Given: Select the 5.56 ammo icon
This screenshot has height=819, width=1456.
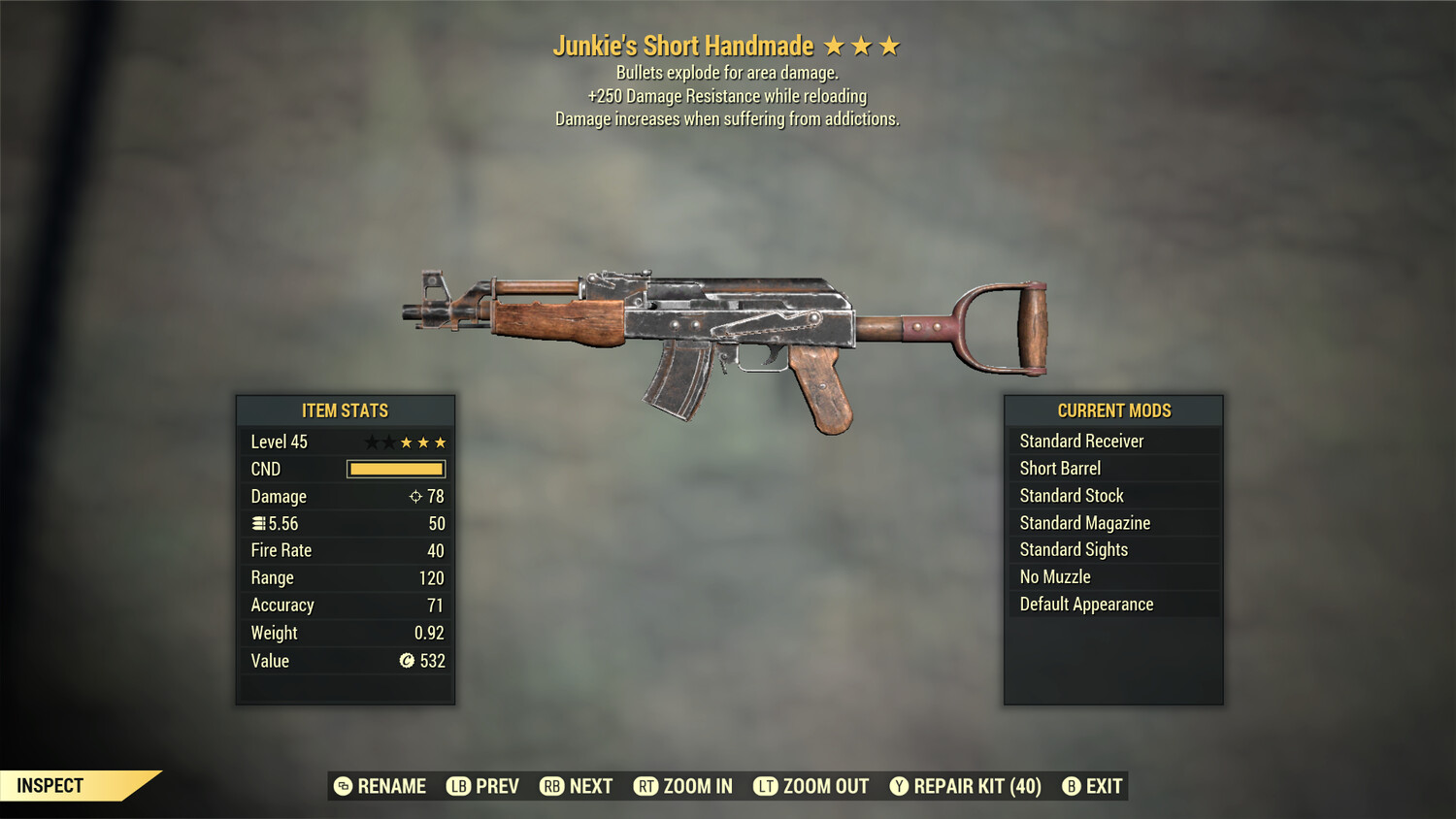Looking at the screenshot, I should [x=258, y=523].
